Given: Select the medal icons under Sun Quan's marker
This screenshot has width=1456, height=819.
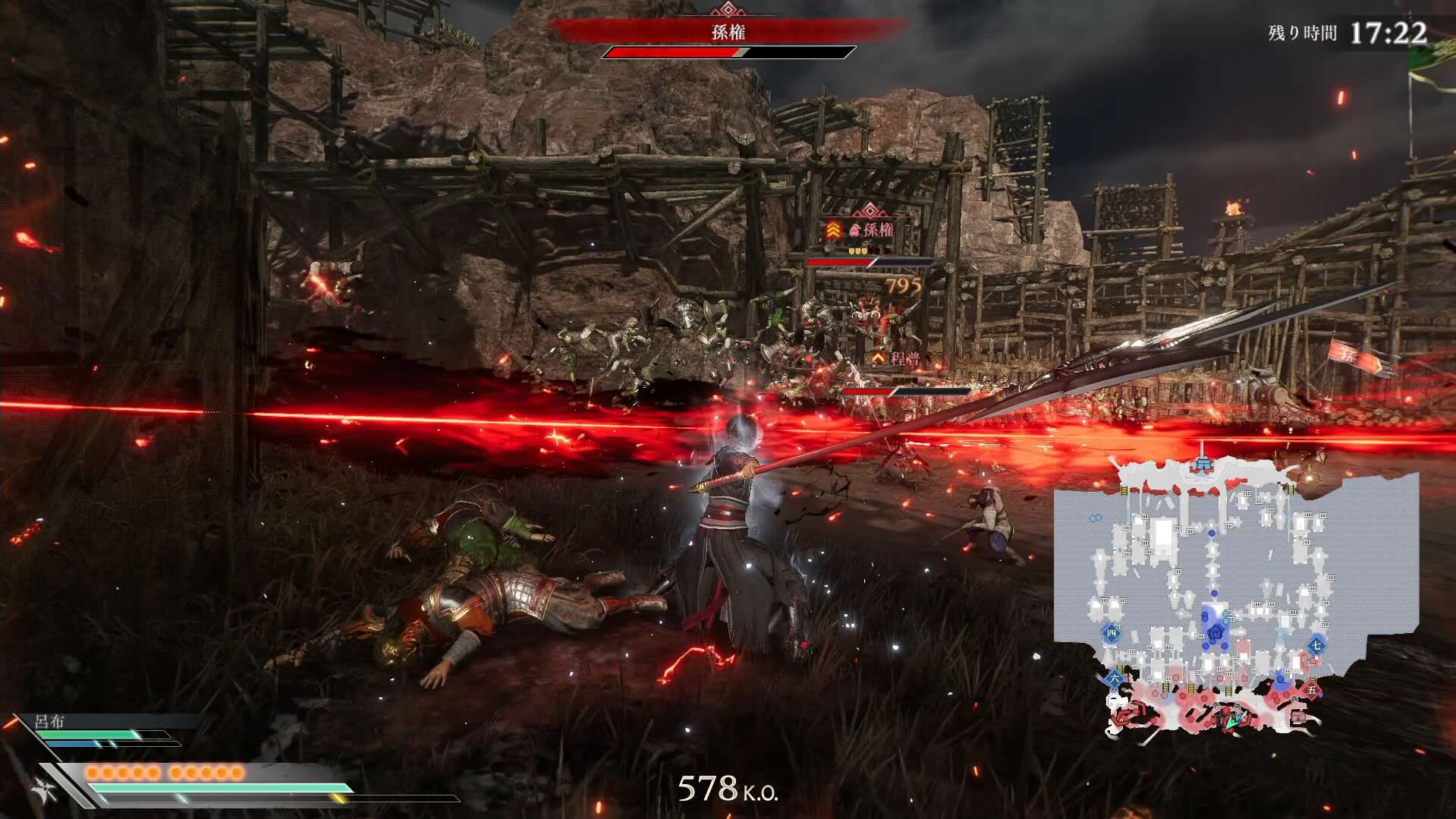Looking at the screenshot, I should tap(857, 251).
